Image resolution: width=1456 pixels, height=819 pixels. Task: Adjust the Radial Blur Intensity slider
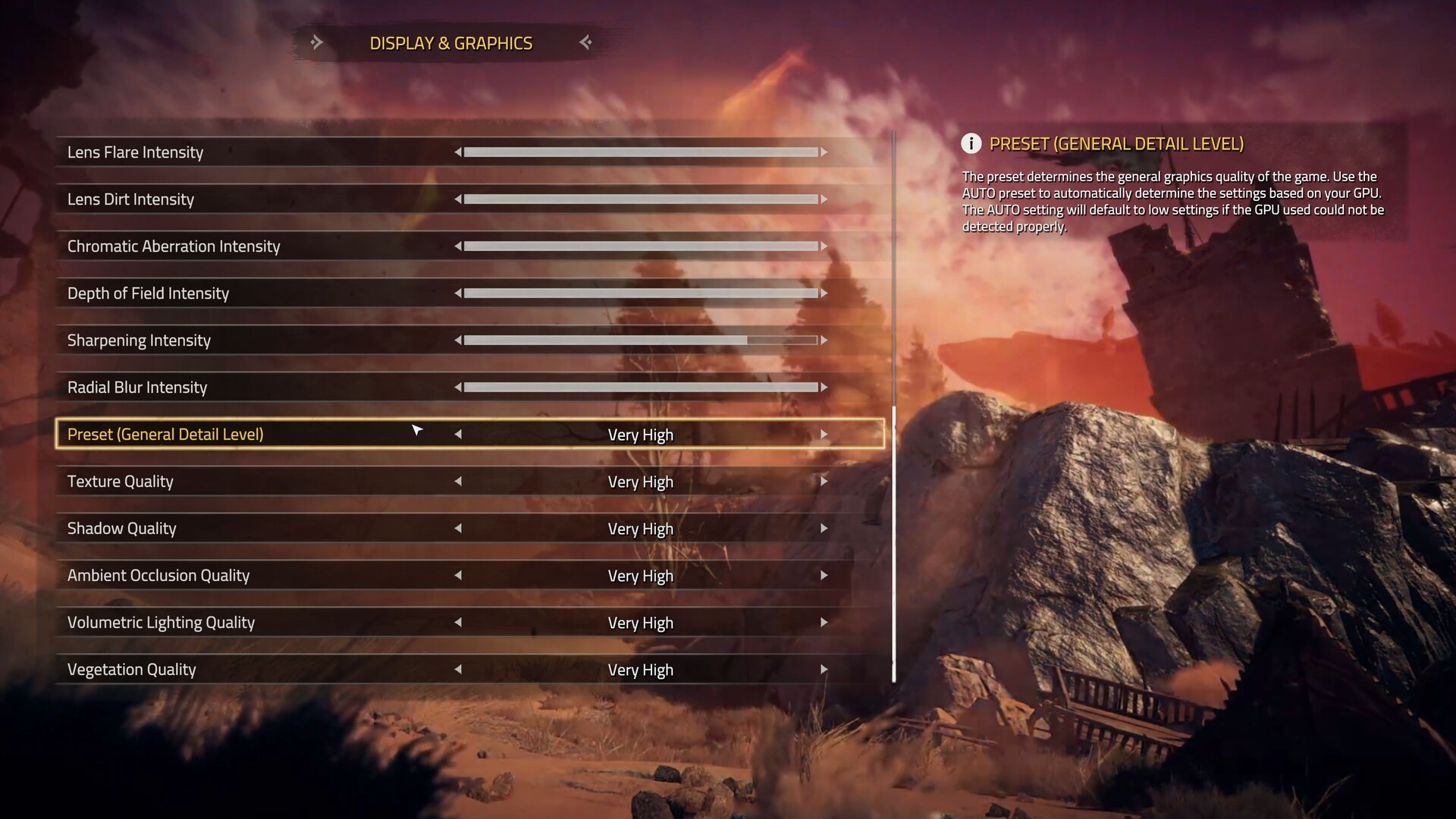(x=641, y=388)
